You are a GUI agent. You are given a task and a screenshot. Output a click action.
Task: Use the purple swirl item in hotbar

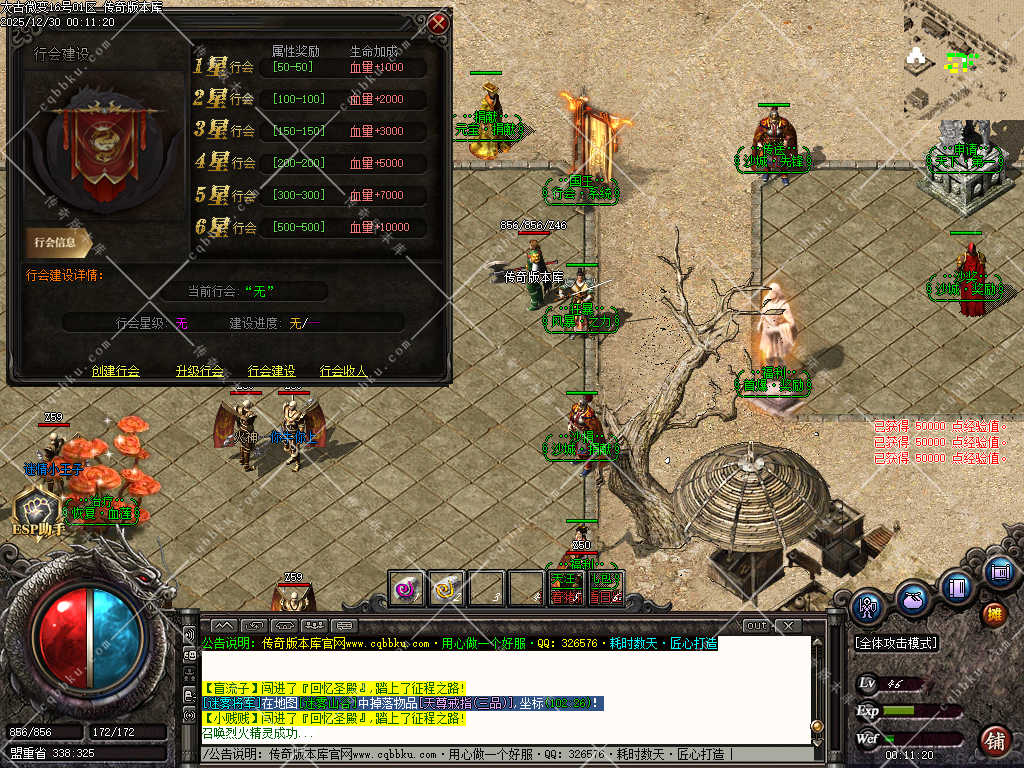(407, 588)
